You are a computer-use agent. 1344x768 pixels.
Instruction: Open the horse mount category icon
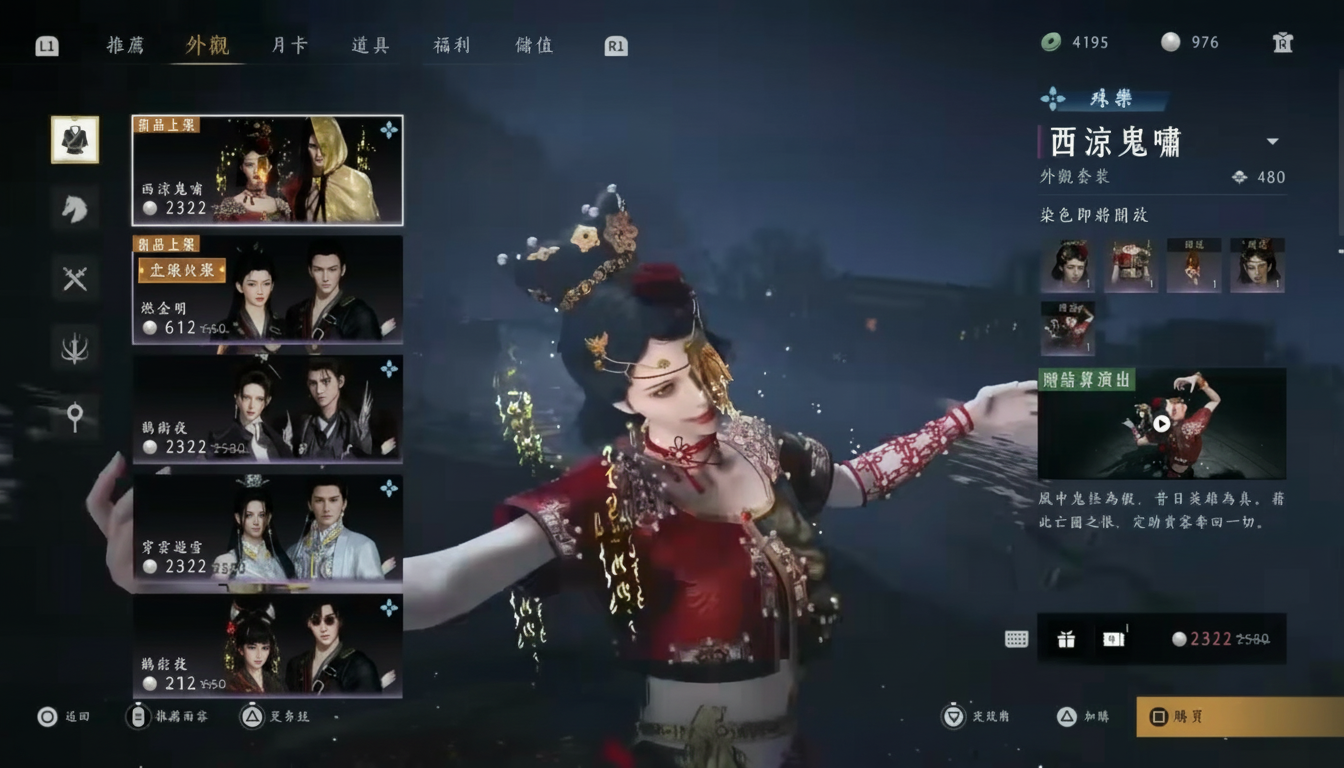pyautogui.click(x=75, y=209)
